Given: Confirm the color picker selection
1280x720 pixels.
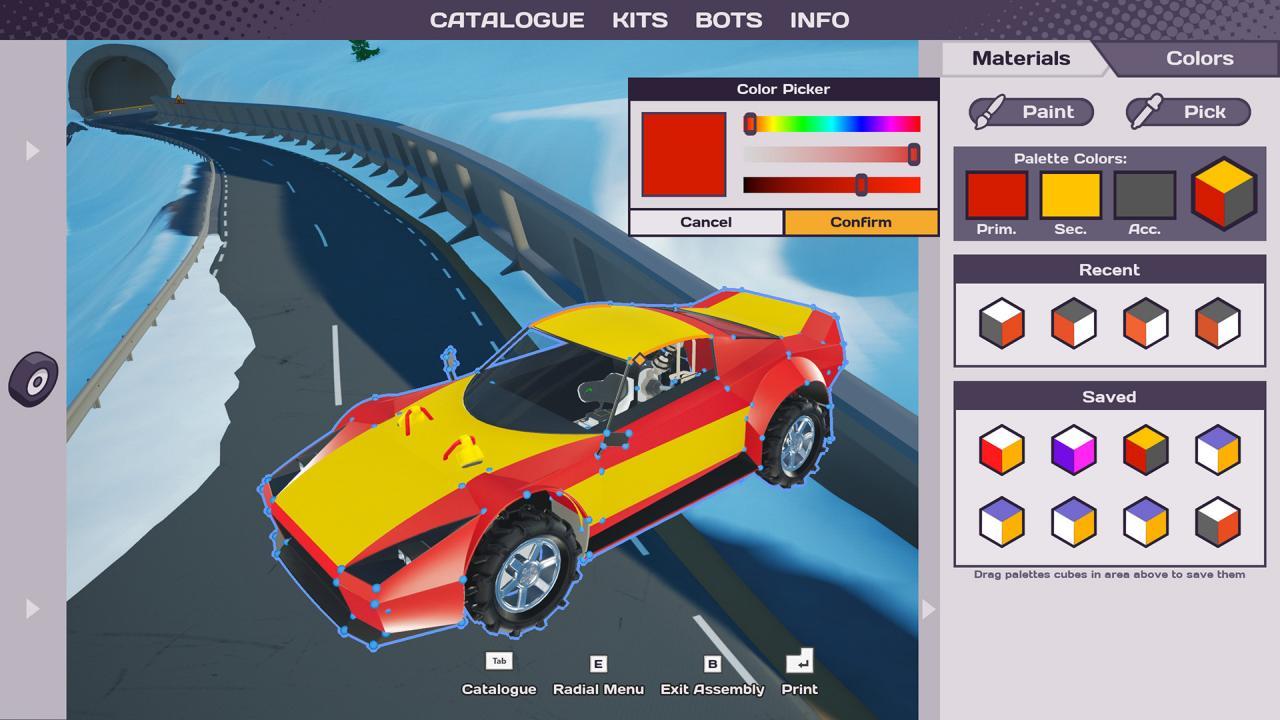Looking at the screenshot, I should (860, 222).
